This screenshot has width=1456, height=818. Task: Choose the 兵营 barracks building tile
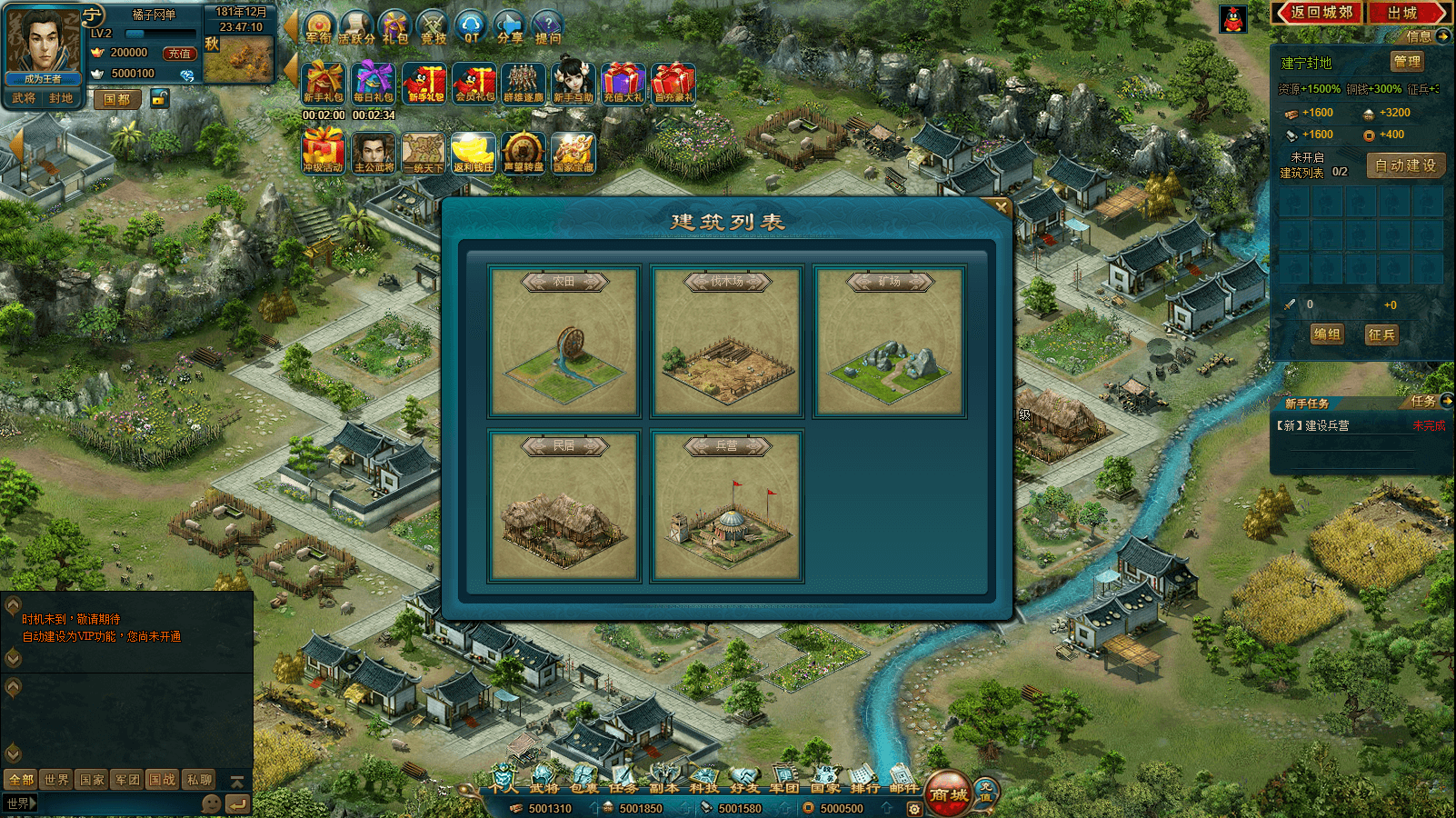point(727,505)
